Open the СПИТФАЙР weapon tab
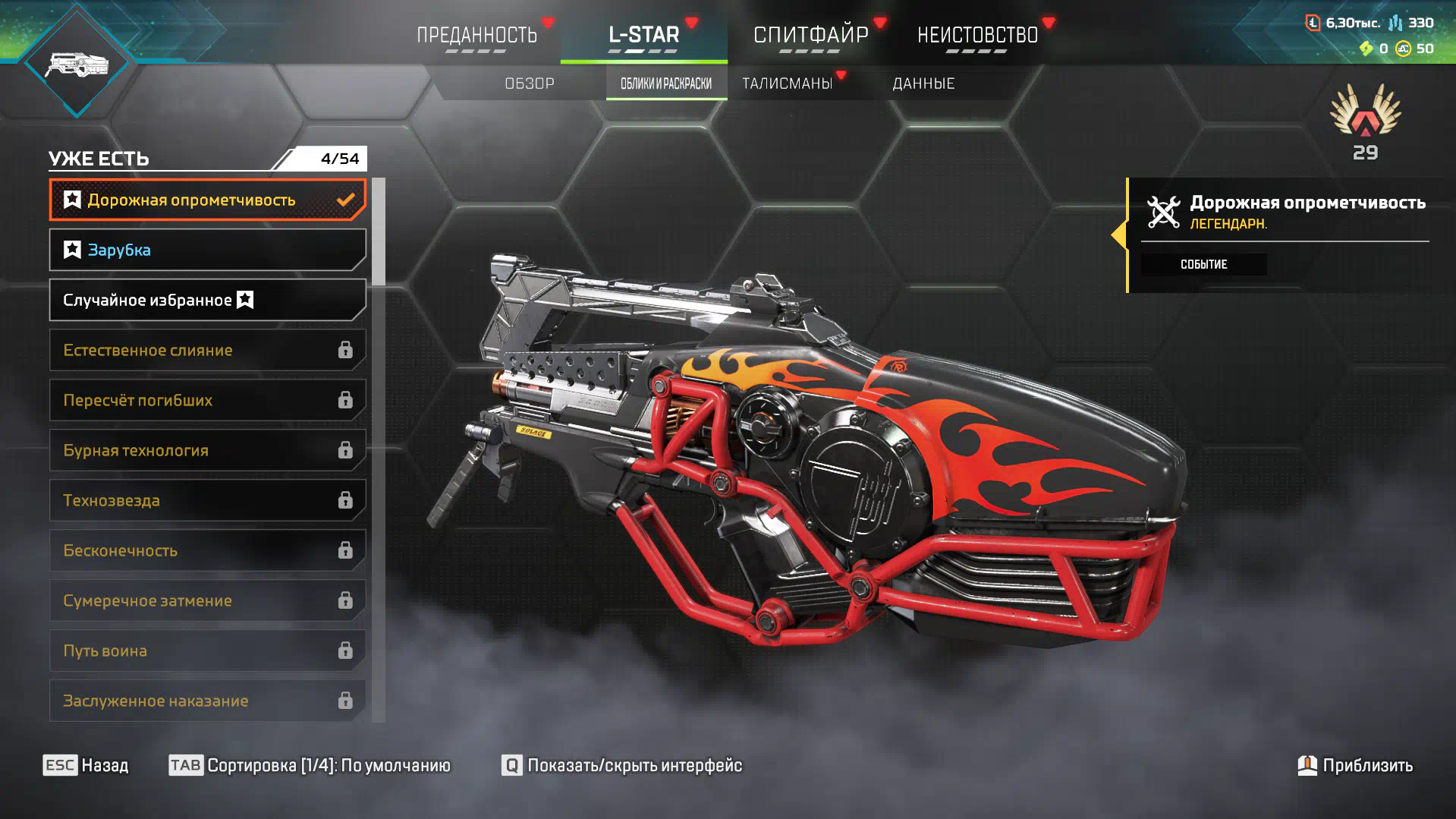The image size is (1456, 819). (x=810, y=35)
